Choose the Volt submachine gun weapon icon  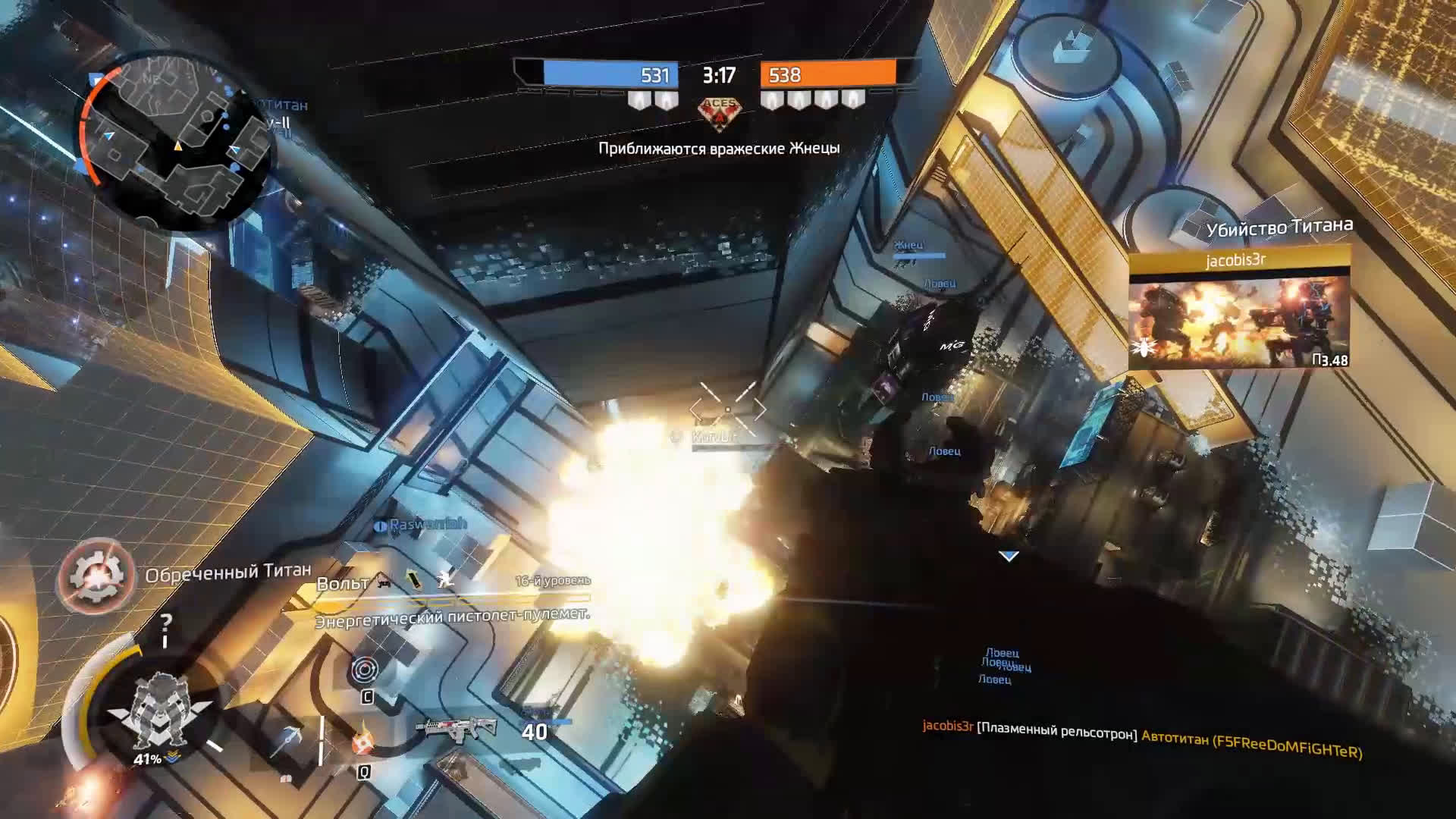(457, 729)
